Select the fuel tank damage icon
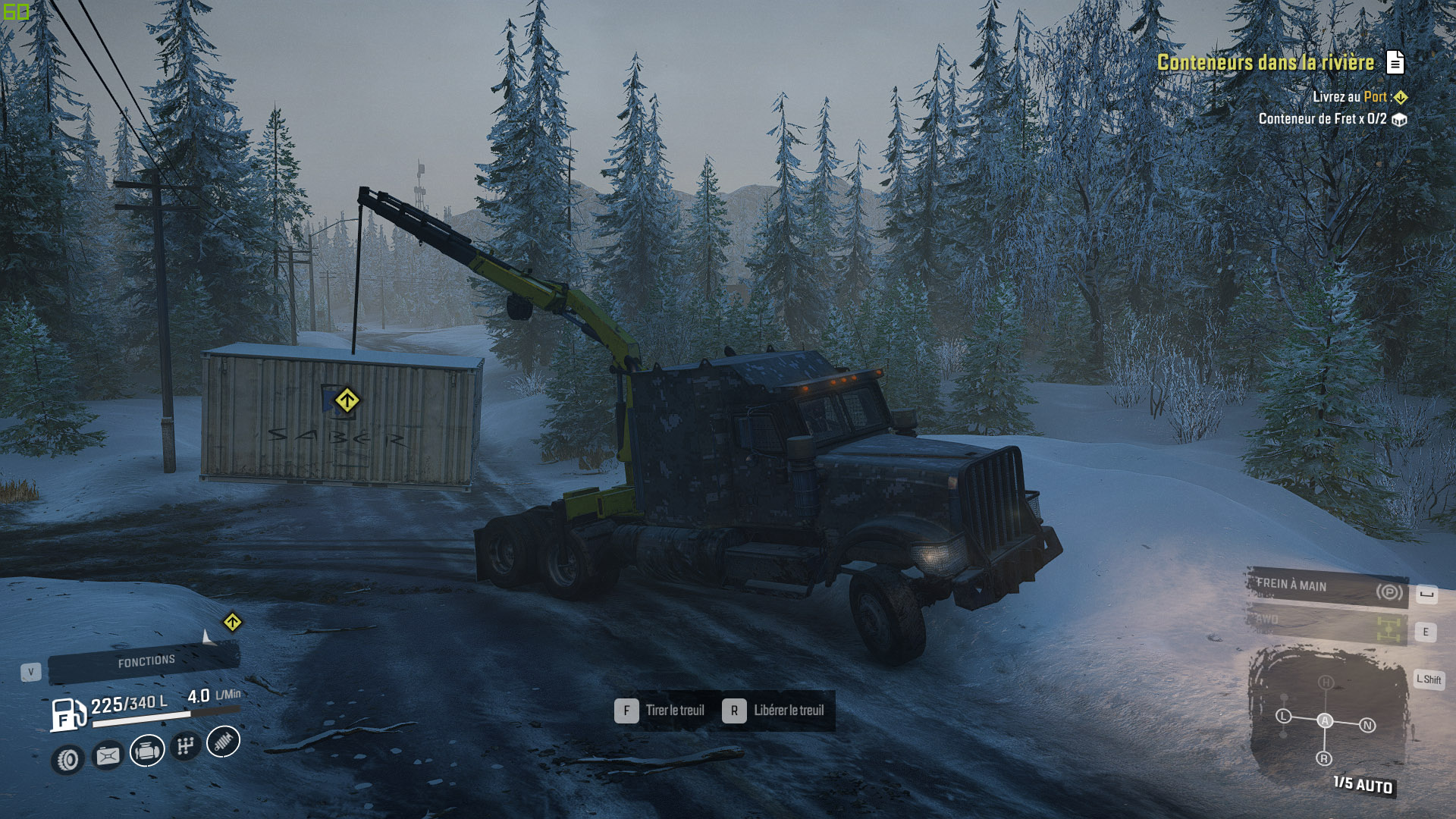 point(108,755)
